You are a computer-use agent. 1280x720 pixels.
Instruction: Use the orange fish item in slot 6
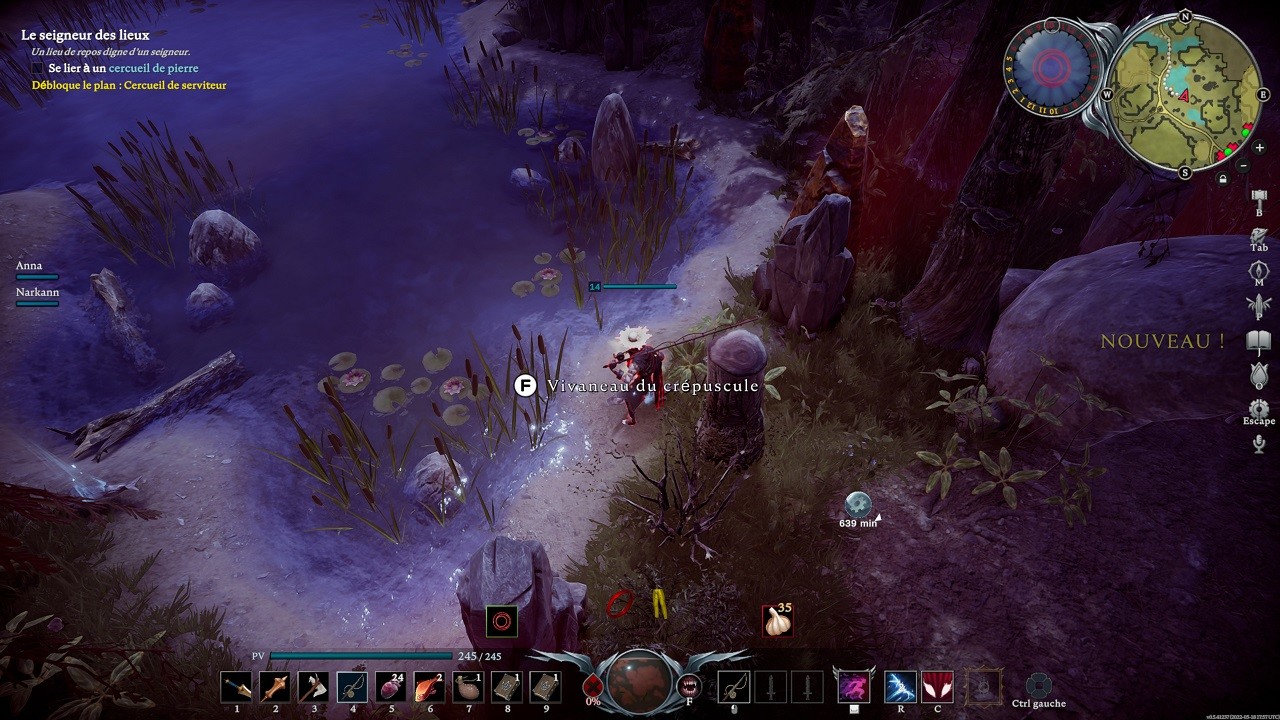click(x=430, y=687)
